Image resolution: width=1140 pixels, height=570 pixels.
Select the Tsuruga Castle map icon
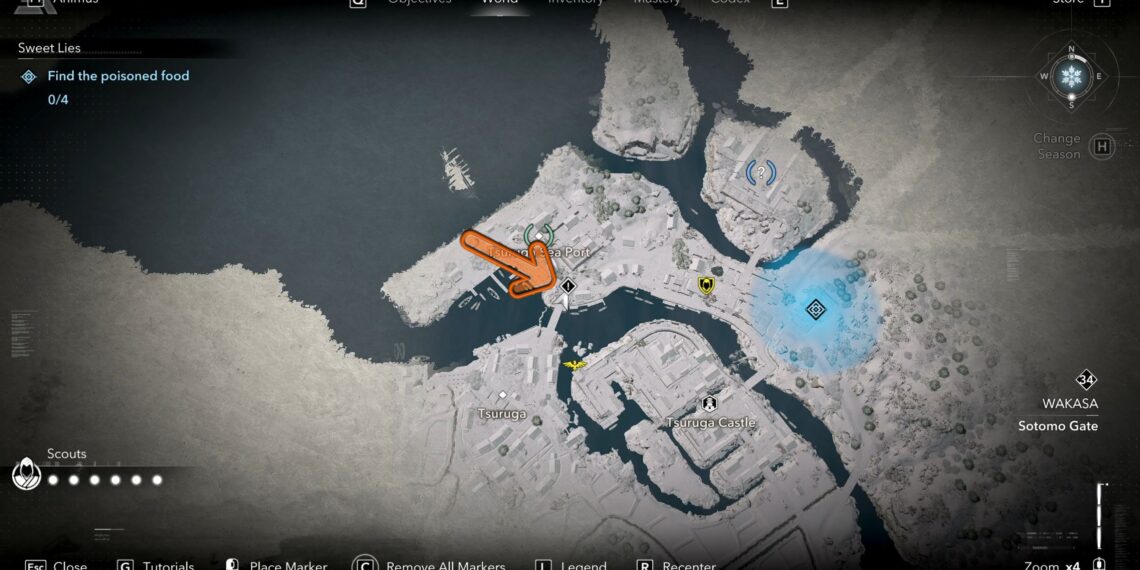(709, 404)
